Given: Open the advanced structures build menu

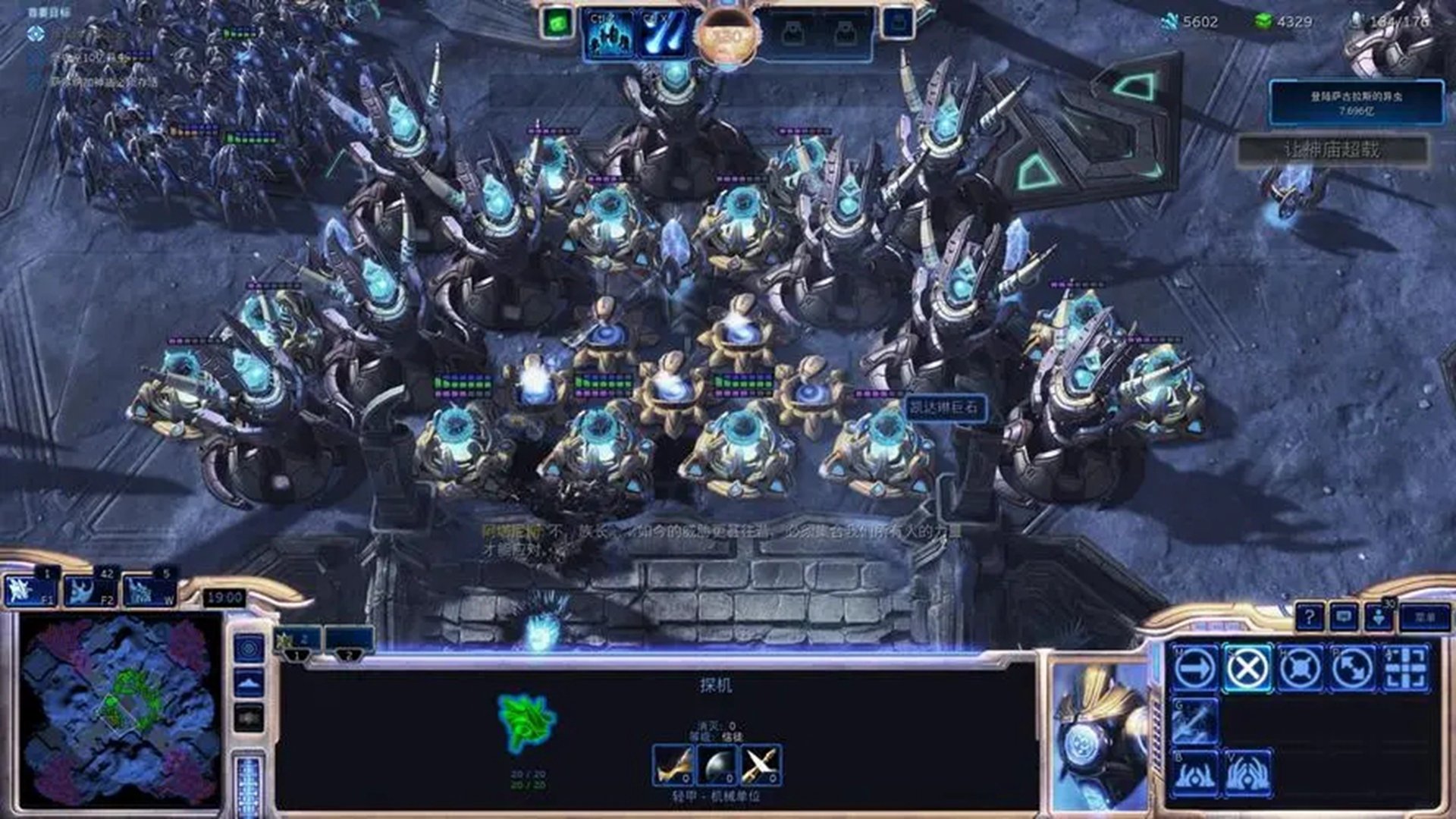Looking at the screenshot, I should click(x=1247, y=773).
